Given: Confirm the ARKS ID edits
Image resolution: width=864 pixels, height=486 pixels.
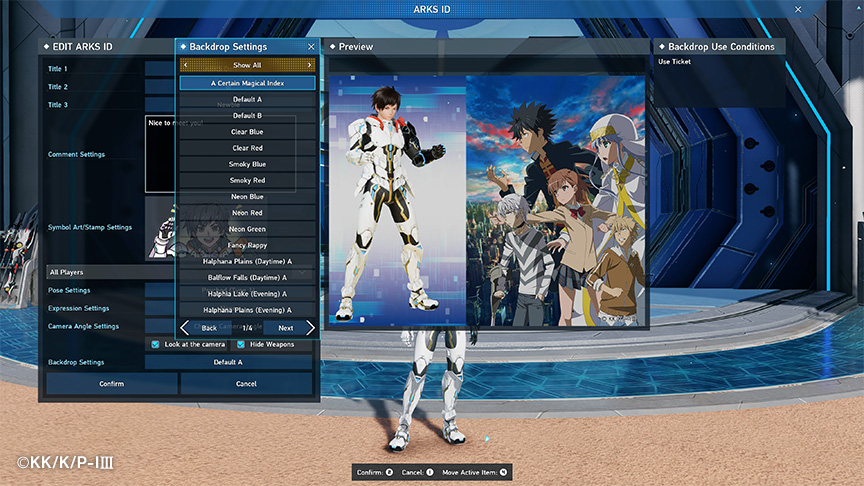Looking at the screenshot, I should (112, 383).
